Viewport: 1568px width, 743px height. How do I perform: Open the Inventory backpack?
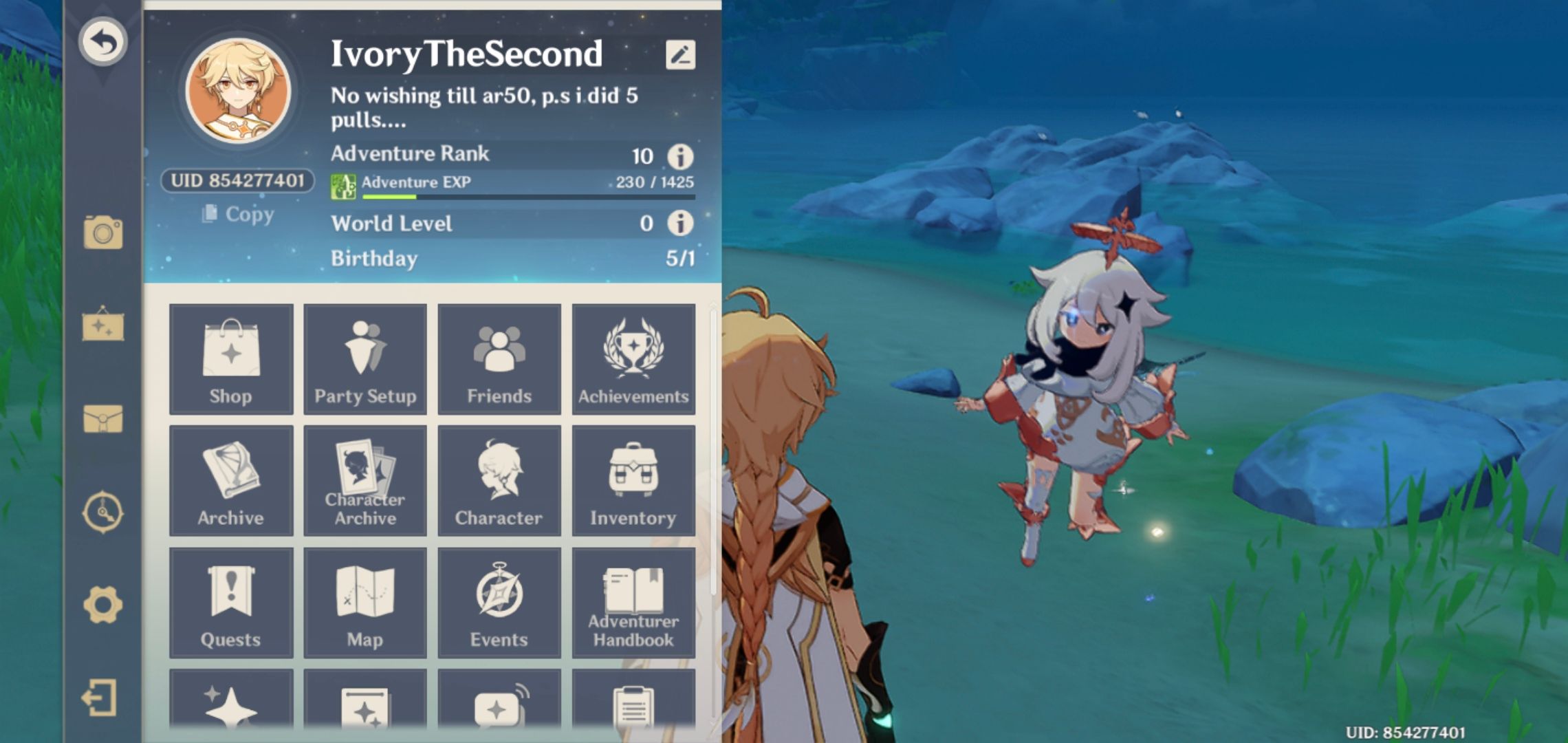(x=633, y=482)
